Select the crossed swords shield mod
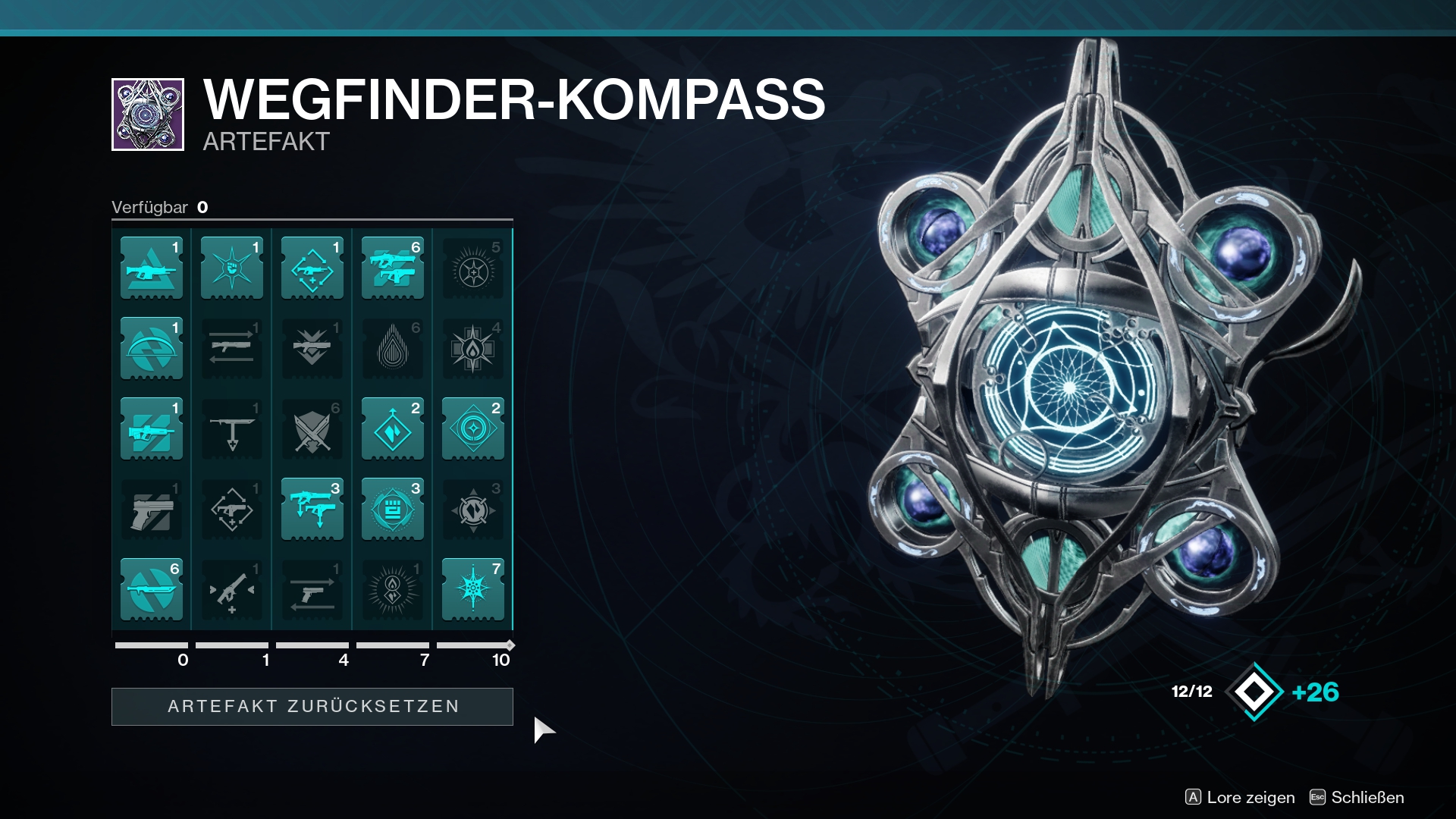1456x819 pixels. pyautogui.click(x=312, y=429)
